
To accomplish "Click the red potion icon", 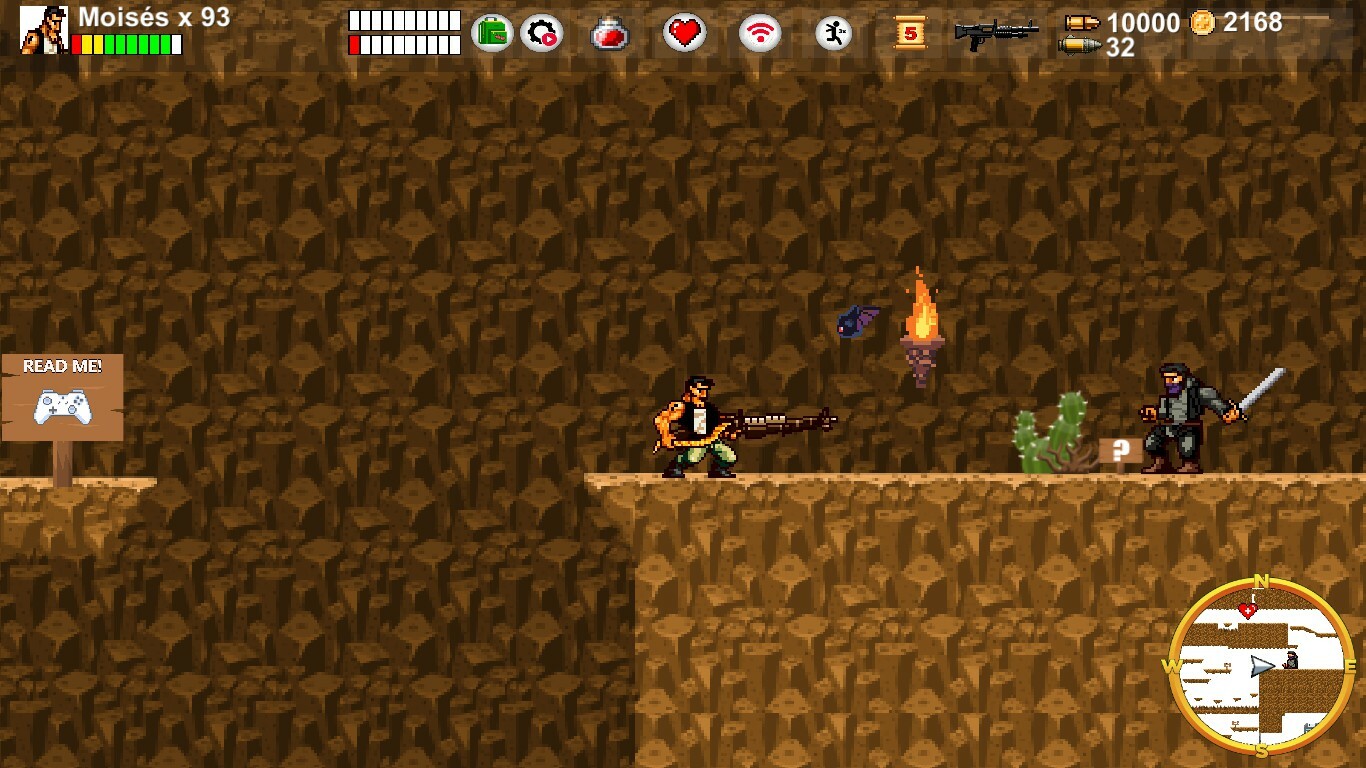I will click(609, 33).
